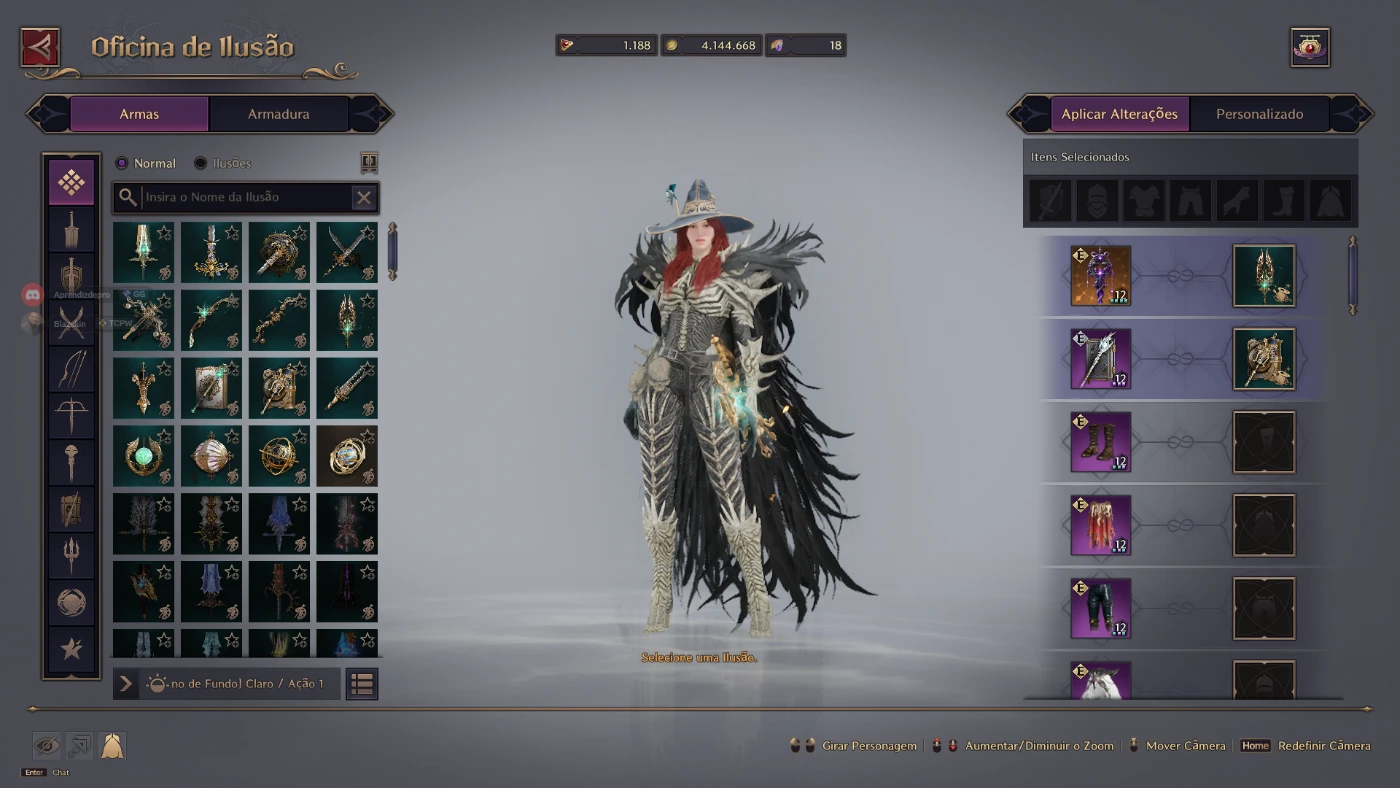Select the Armas tab
This screenshot has width=1400, height=788.
coord(139,114)
